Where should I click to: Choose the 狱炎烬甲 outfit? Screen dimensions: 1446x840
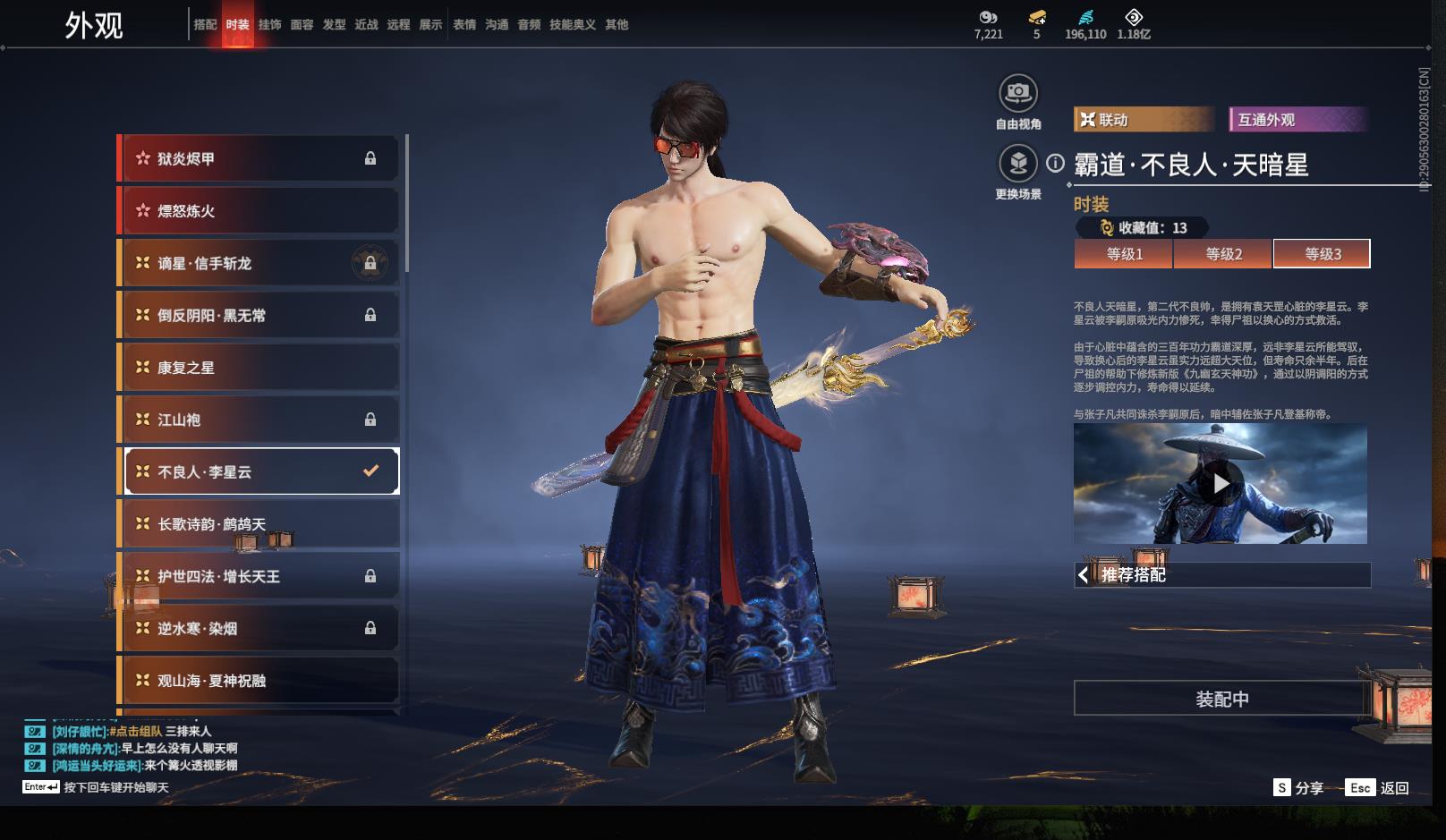tap(259, 159)
